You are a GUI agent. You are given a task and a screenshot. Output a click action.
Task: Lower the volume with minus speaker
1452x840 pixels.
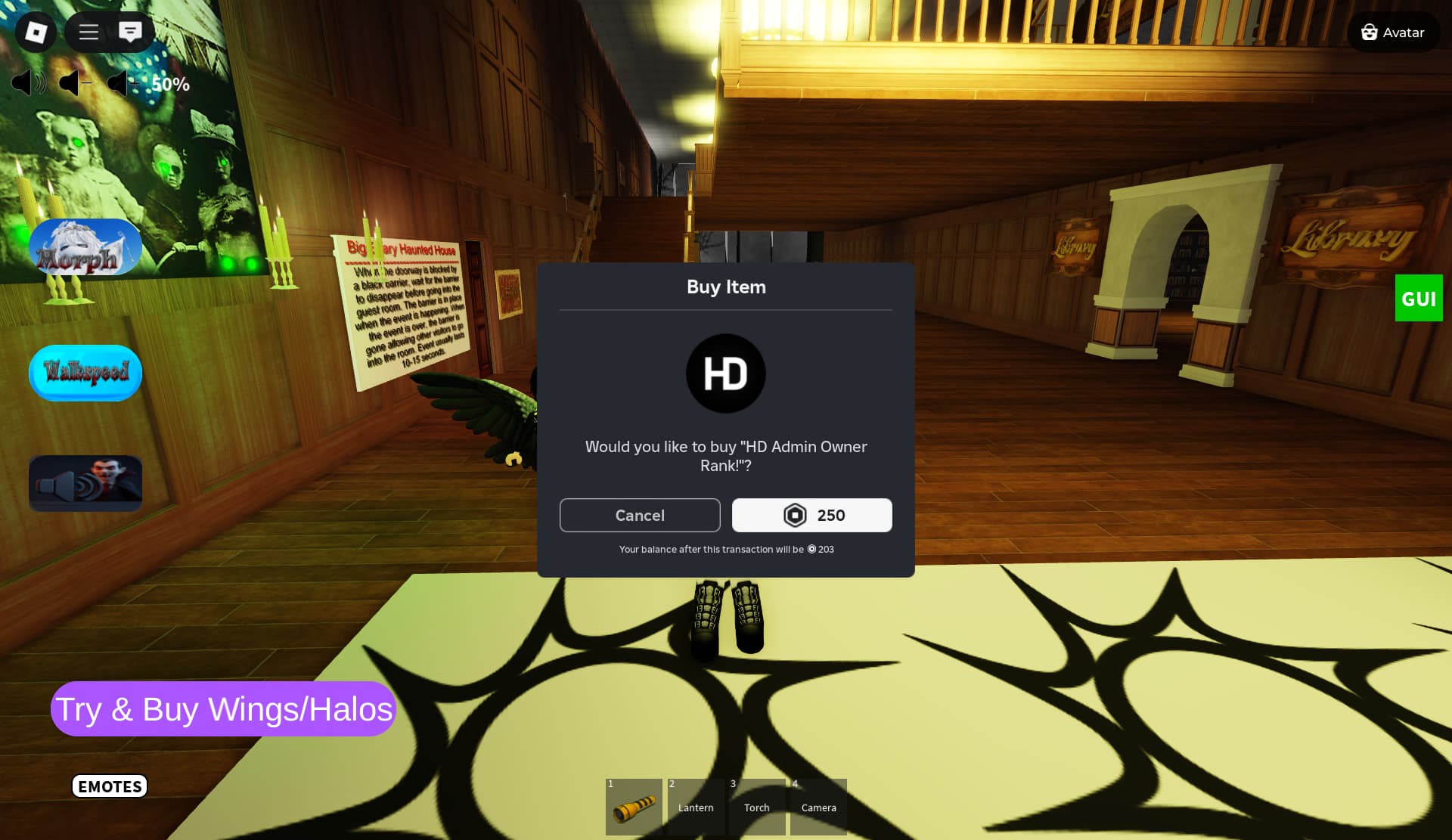[74, 83]
